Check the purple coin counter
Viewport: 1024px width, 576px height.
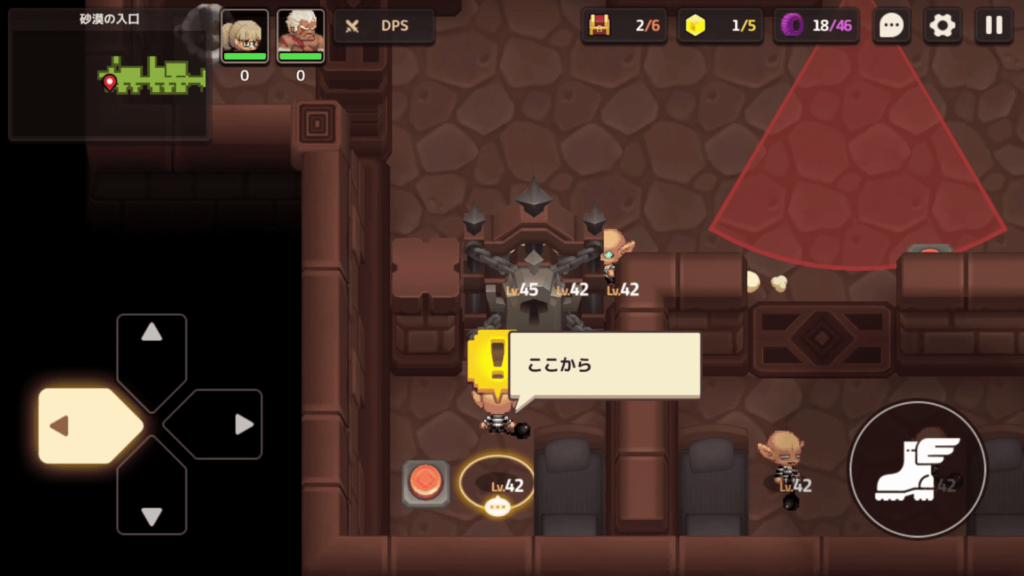(816, 26)
